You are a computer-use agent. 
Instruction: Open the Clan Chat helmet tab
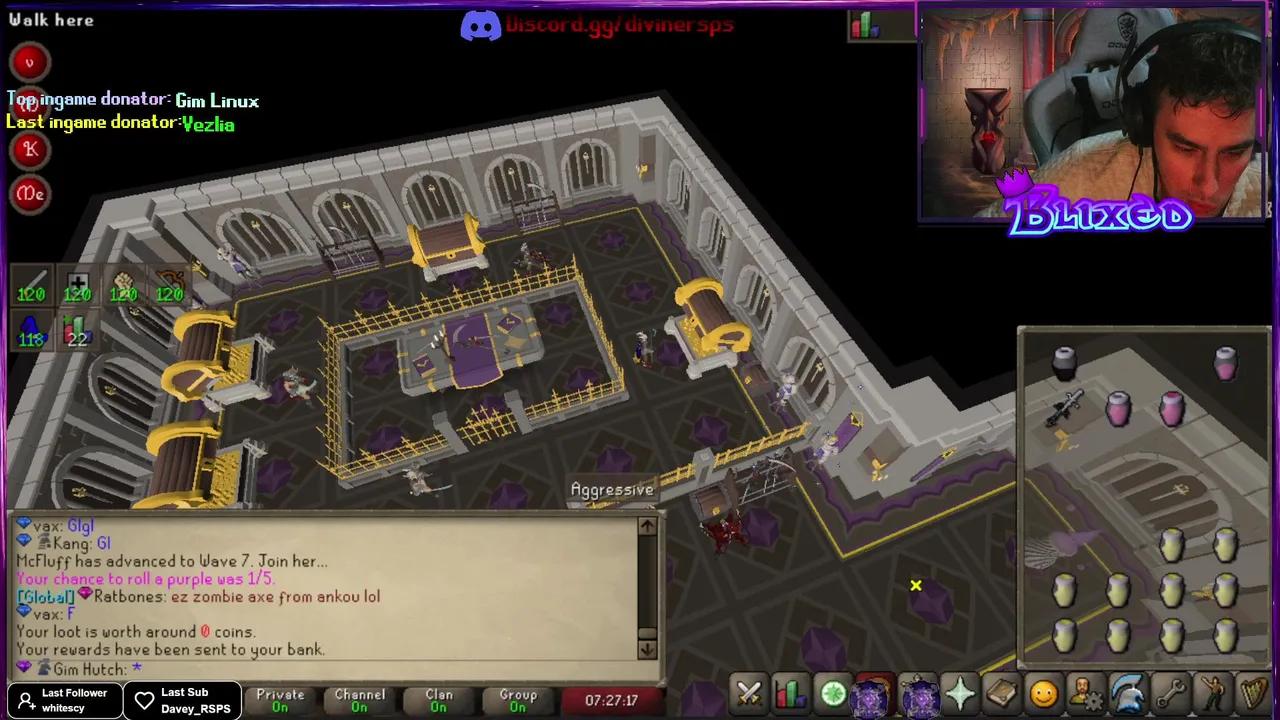click(x=1129, y=692)
